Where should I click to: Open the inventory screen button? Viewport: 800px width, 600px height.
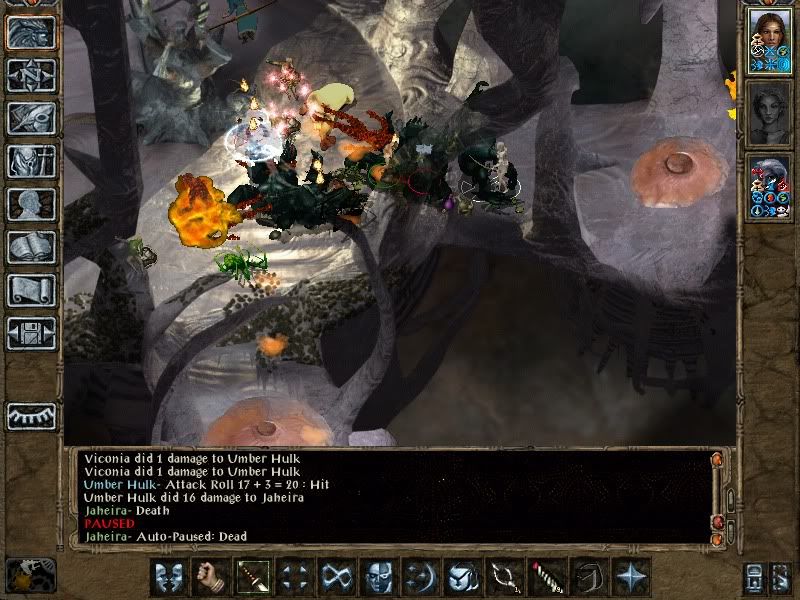pyautogui.click(x=31, y=161)
